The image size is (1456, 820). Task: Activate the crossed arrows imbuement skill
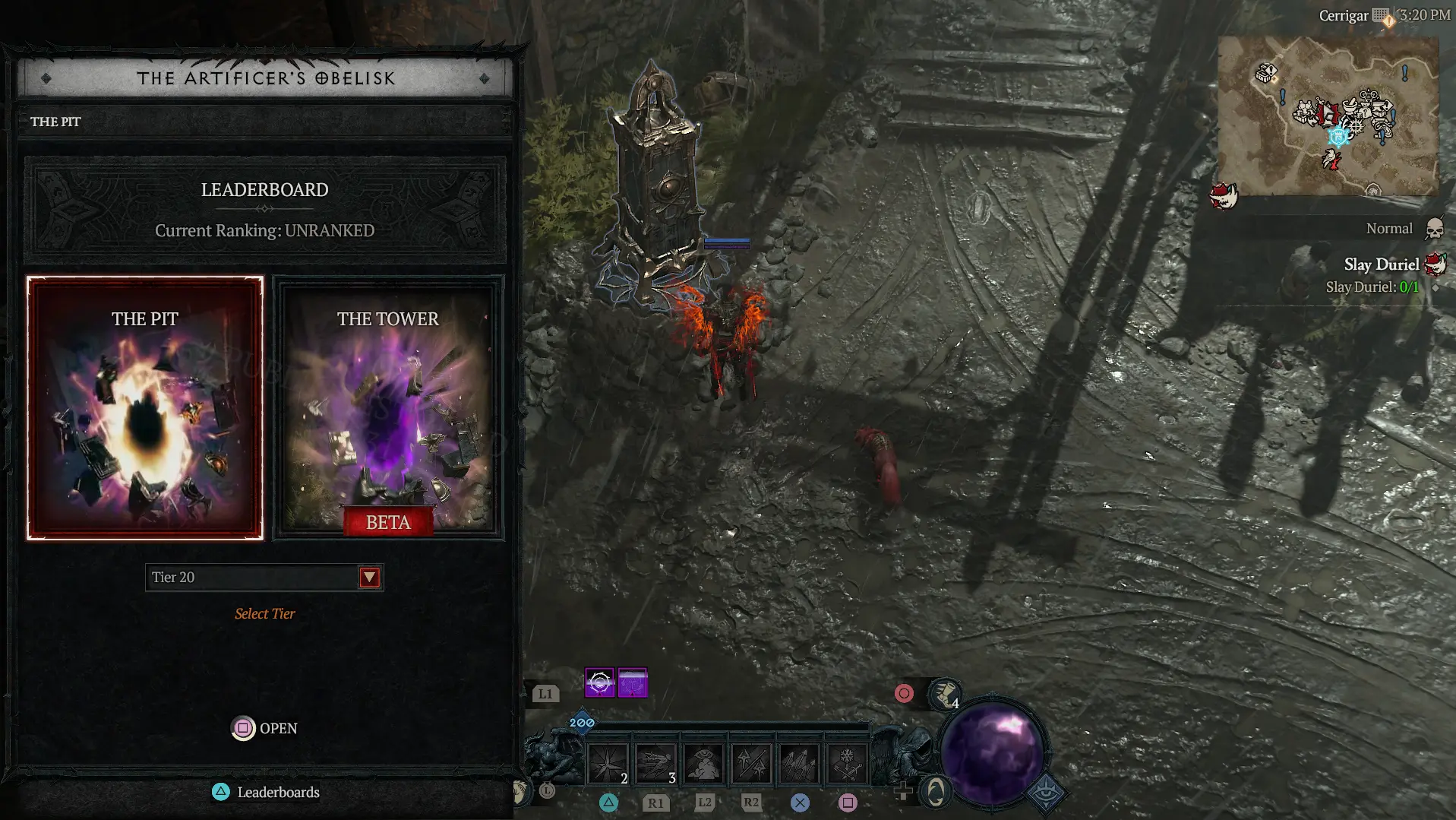(x=751, y=764)
